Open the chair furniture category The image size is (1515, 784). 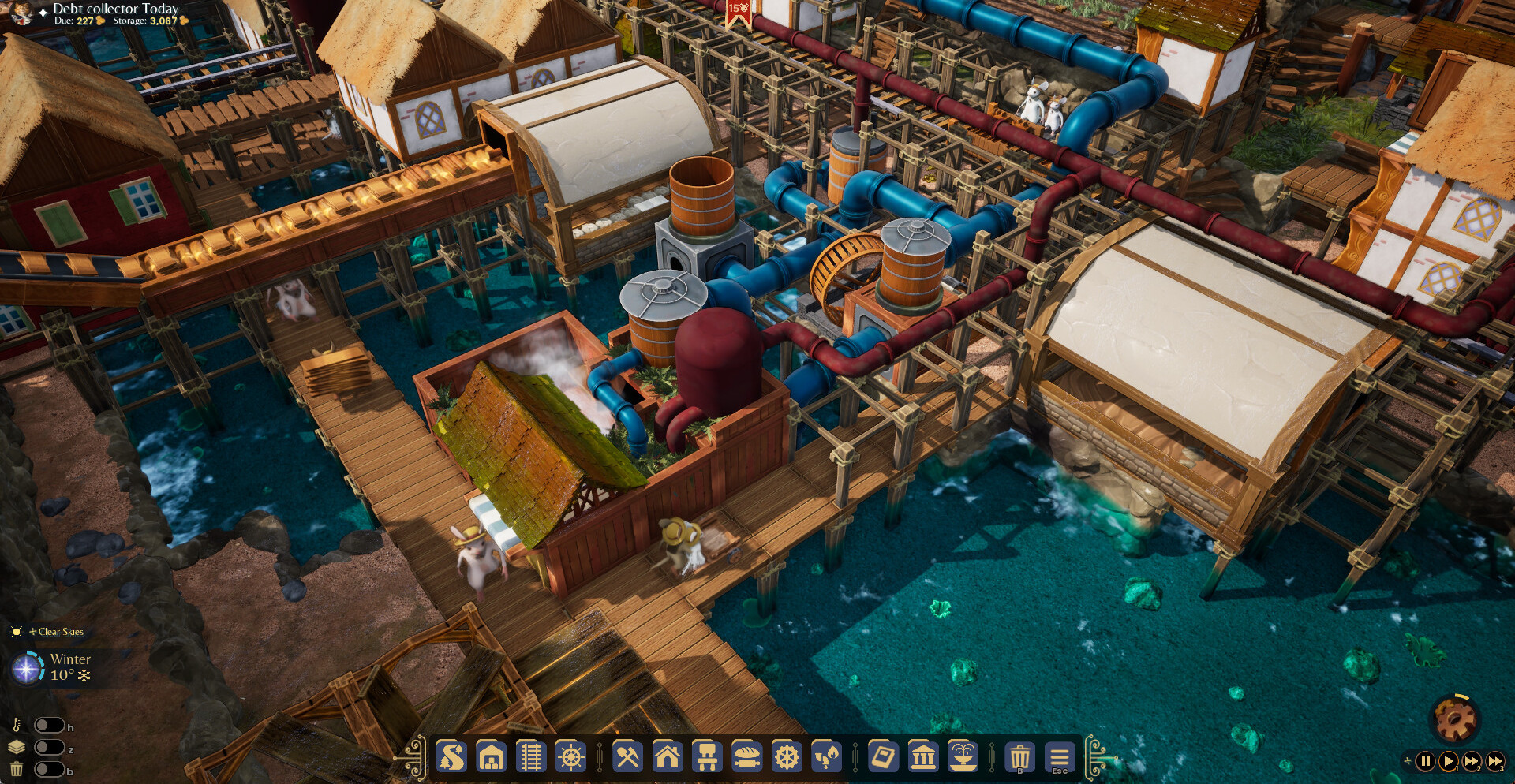[x=707, y=757]
